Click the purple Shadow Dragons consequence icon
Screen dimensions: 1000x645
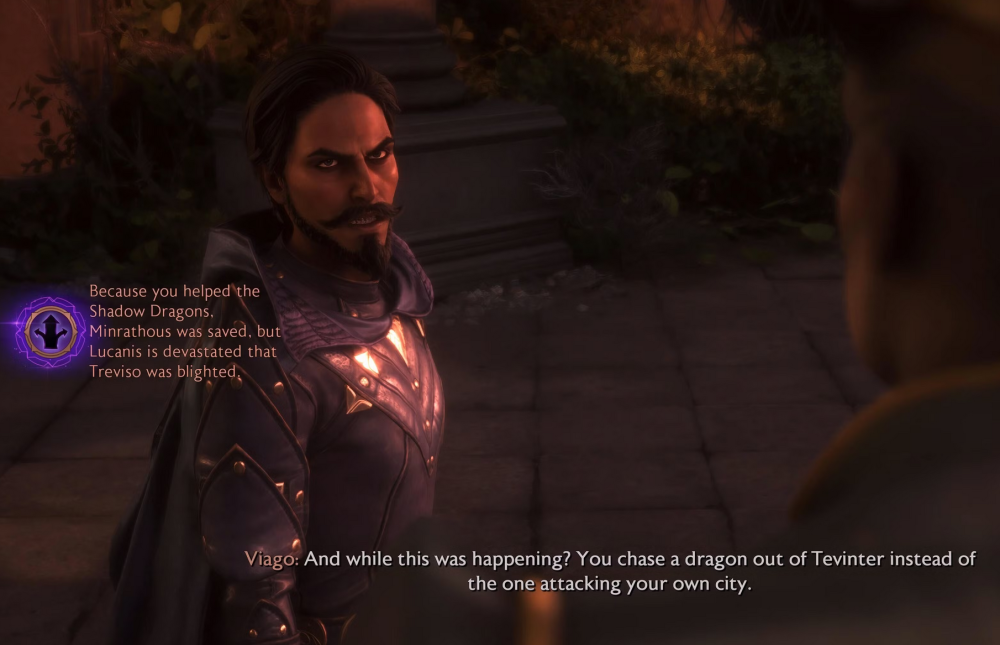(x=49, y=331)
